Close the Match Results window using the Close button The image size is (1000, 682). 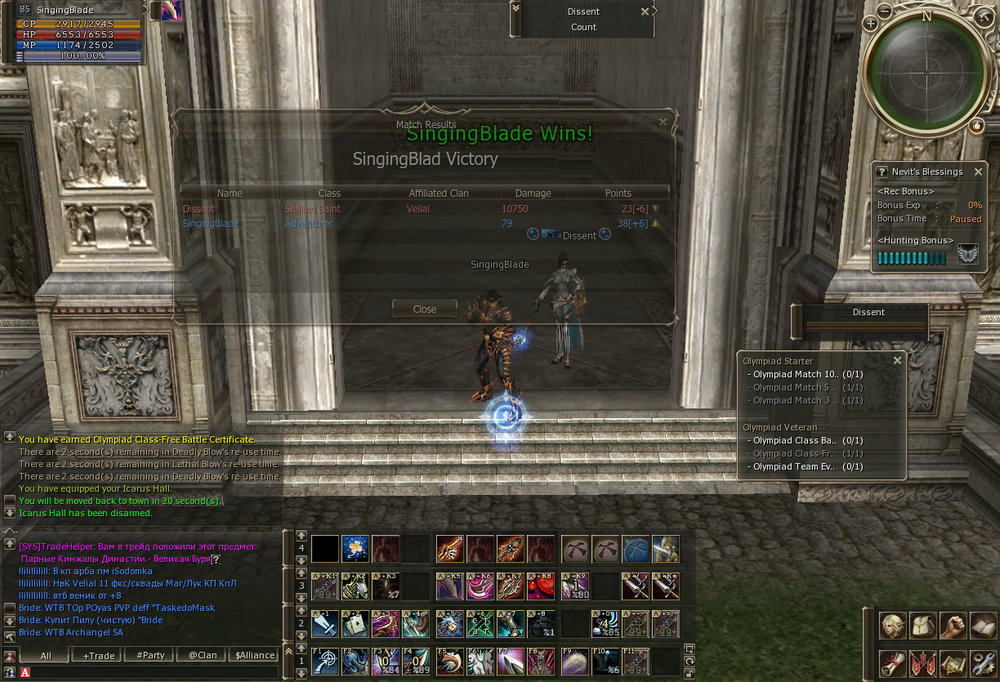424,309
